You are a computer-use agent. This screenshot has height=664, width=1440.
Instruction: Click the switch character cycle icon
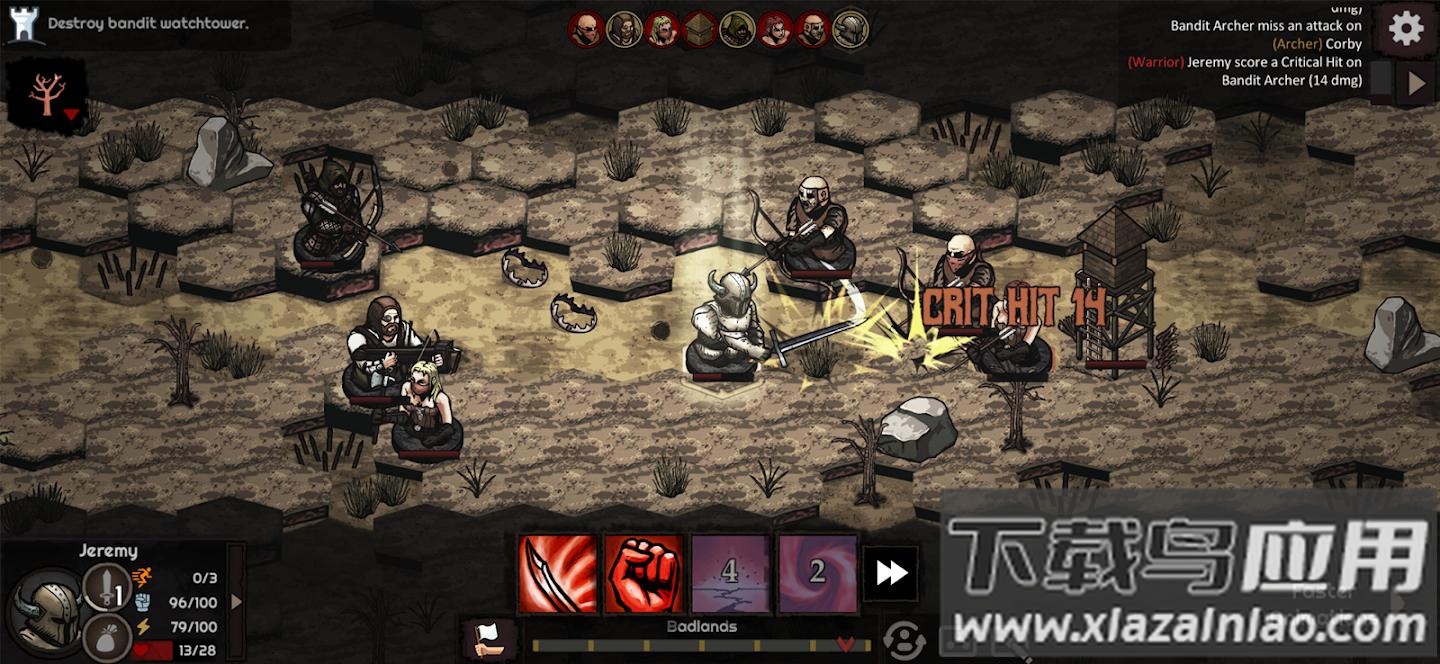(904, 638)
